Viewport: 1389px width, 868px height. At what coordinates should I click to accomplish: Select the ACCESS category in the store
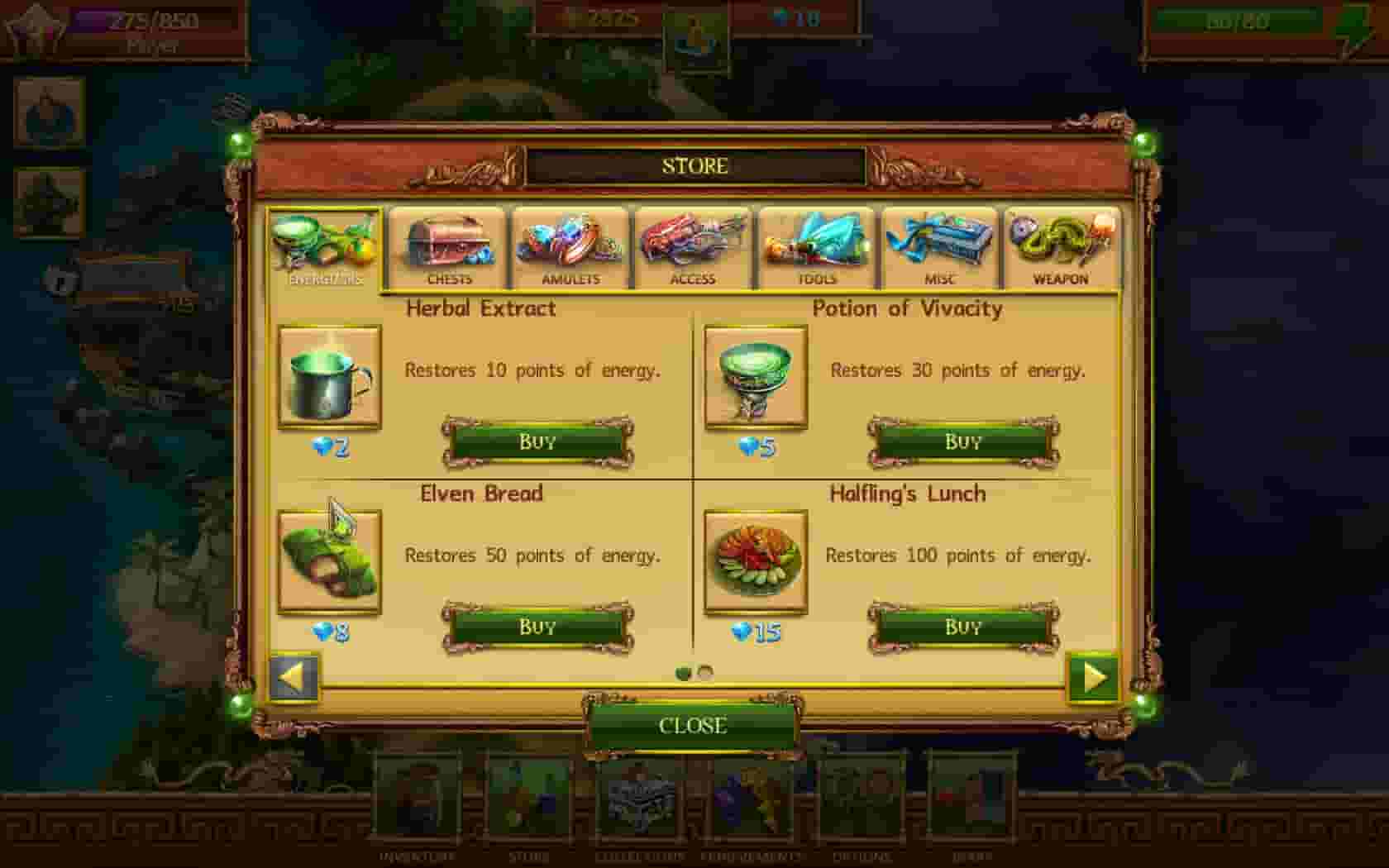coord(694,248)
